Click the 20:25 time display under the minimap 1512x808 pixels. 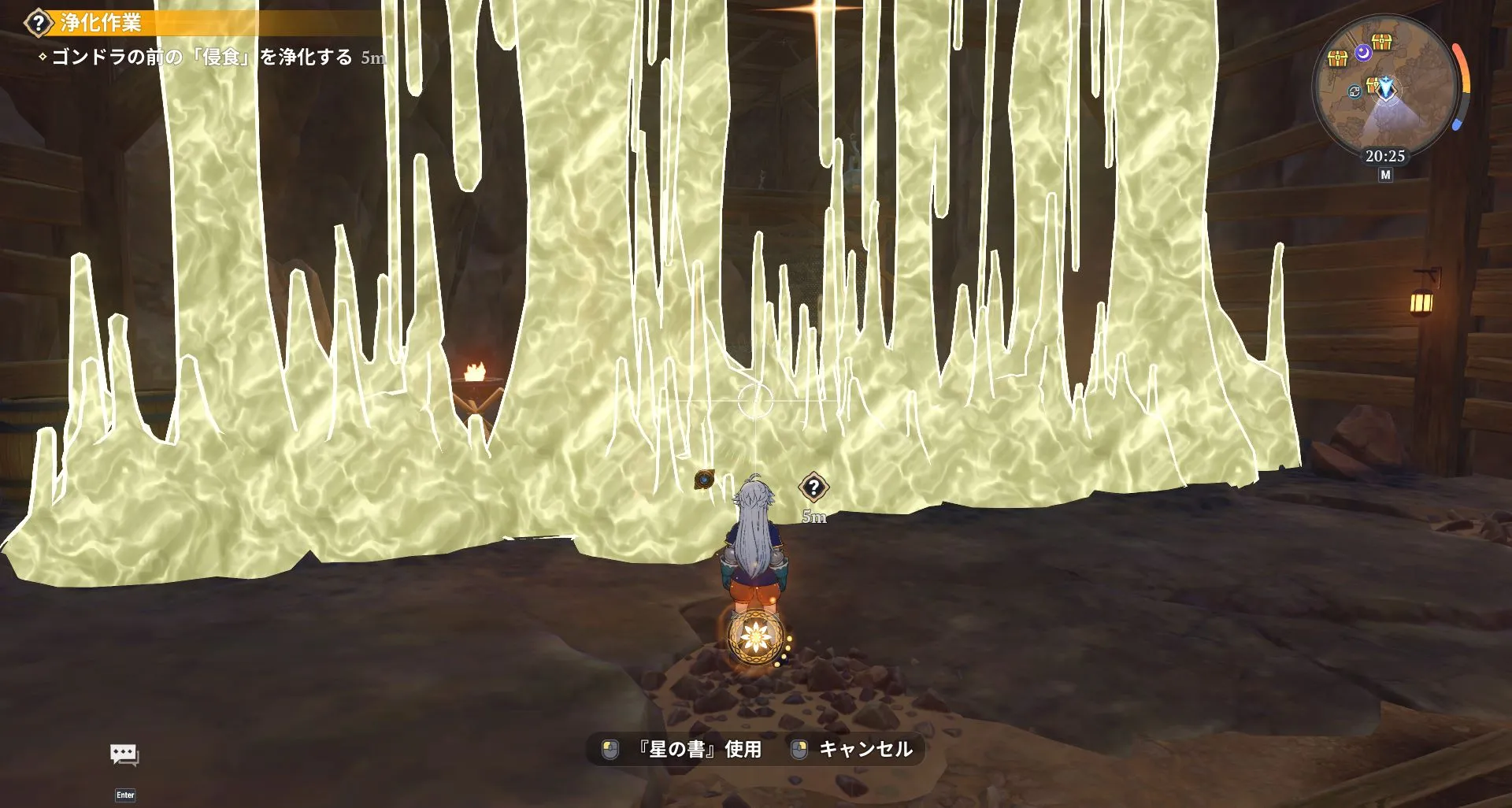point(1385,155)
